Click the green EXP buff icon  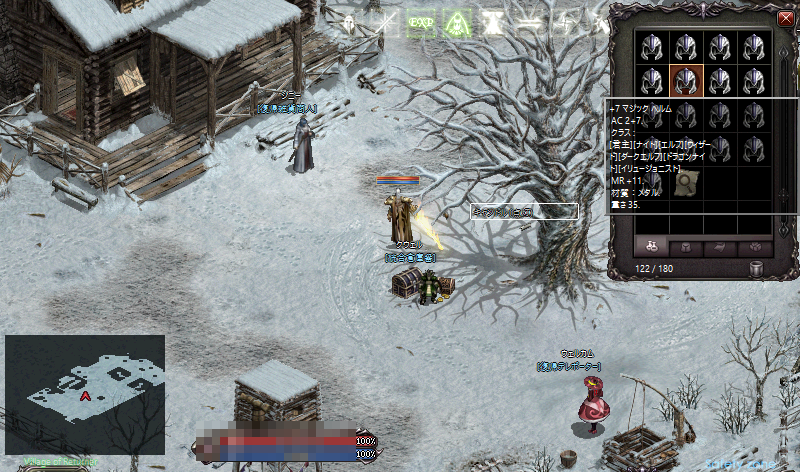point(421,24)
